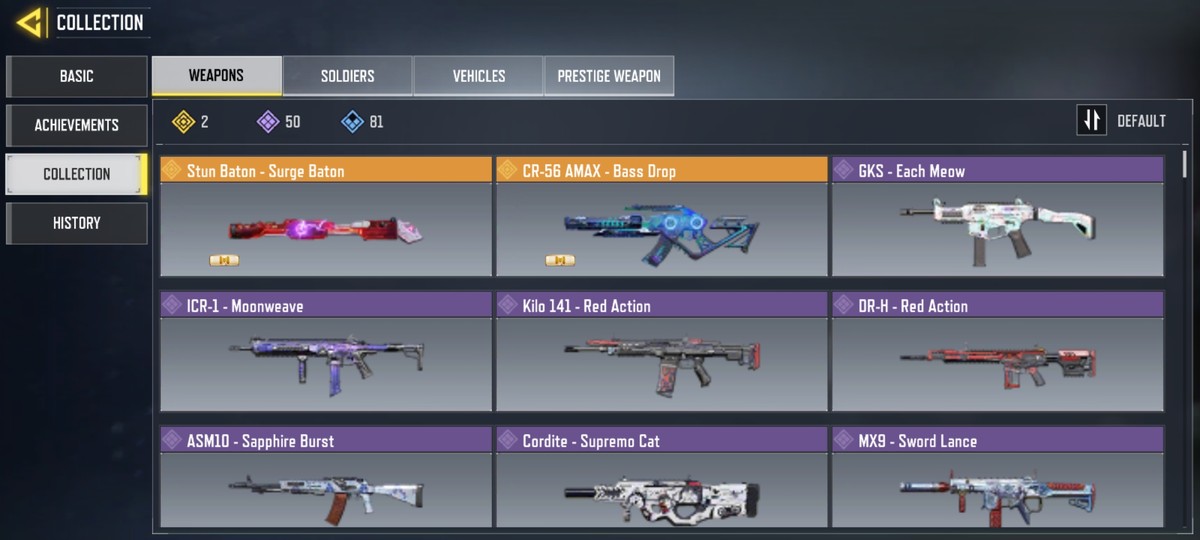Switch to the Vehicles tab
1200x540 pixels.
point(478,76)
